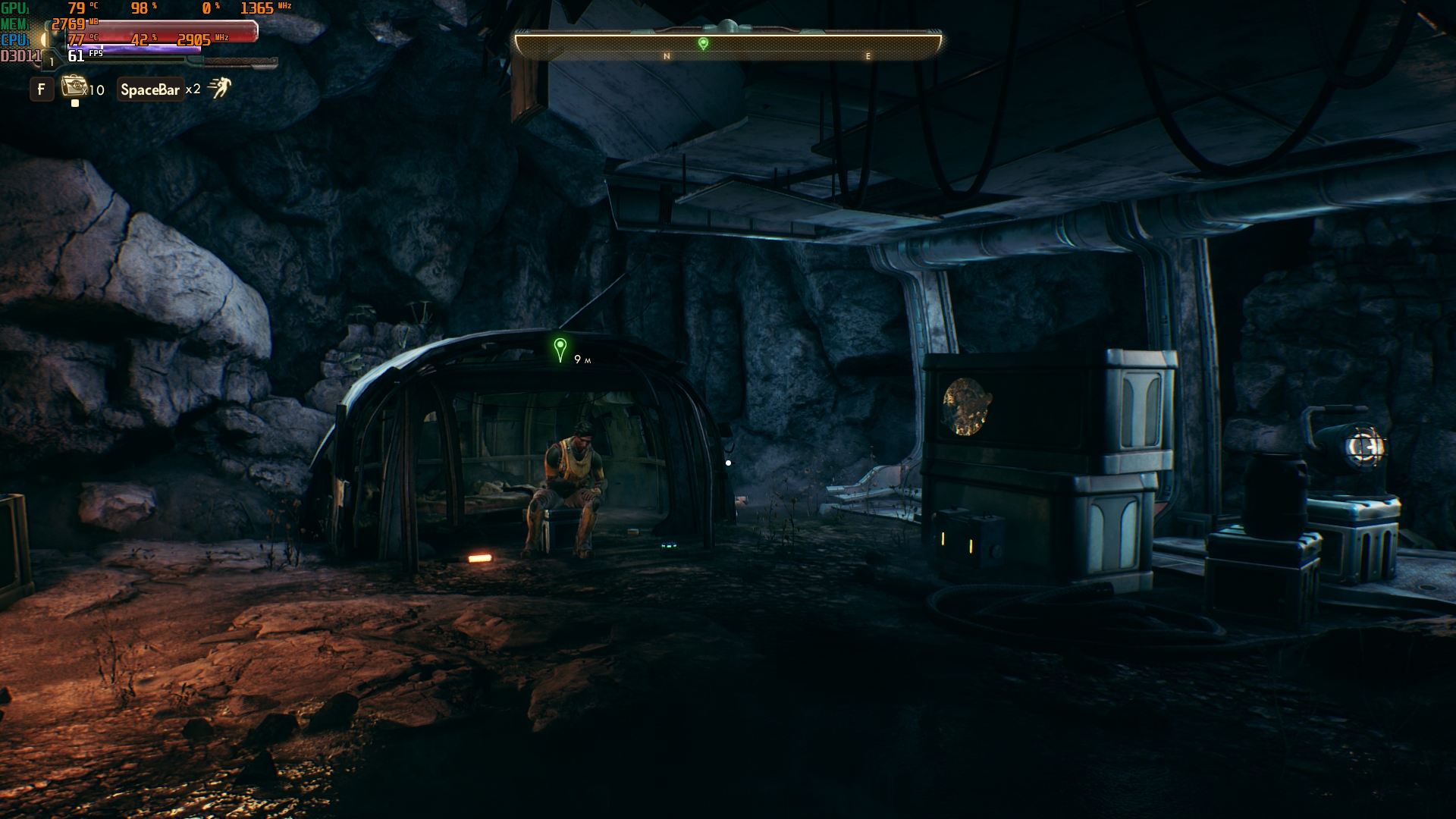The width and height of the screenshot is (1456, 819).
Task: Click the compass bar at the top
Action: point(728,45)
